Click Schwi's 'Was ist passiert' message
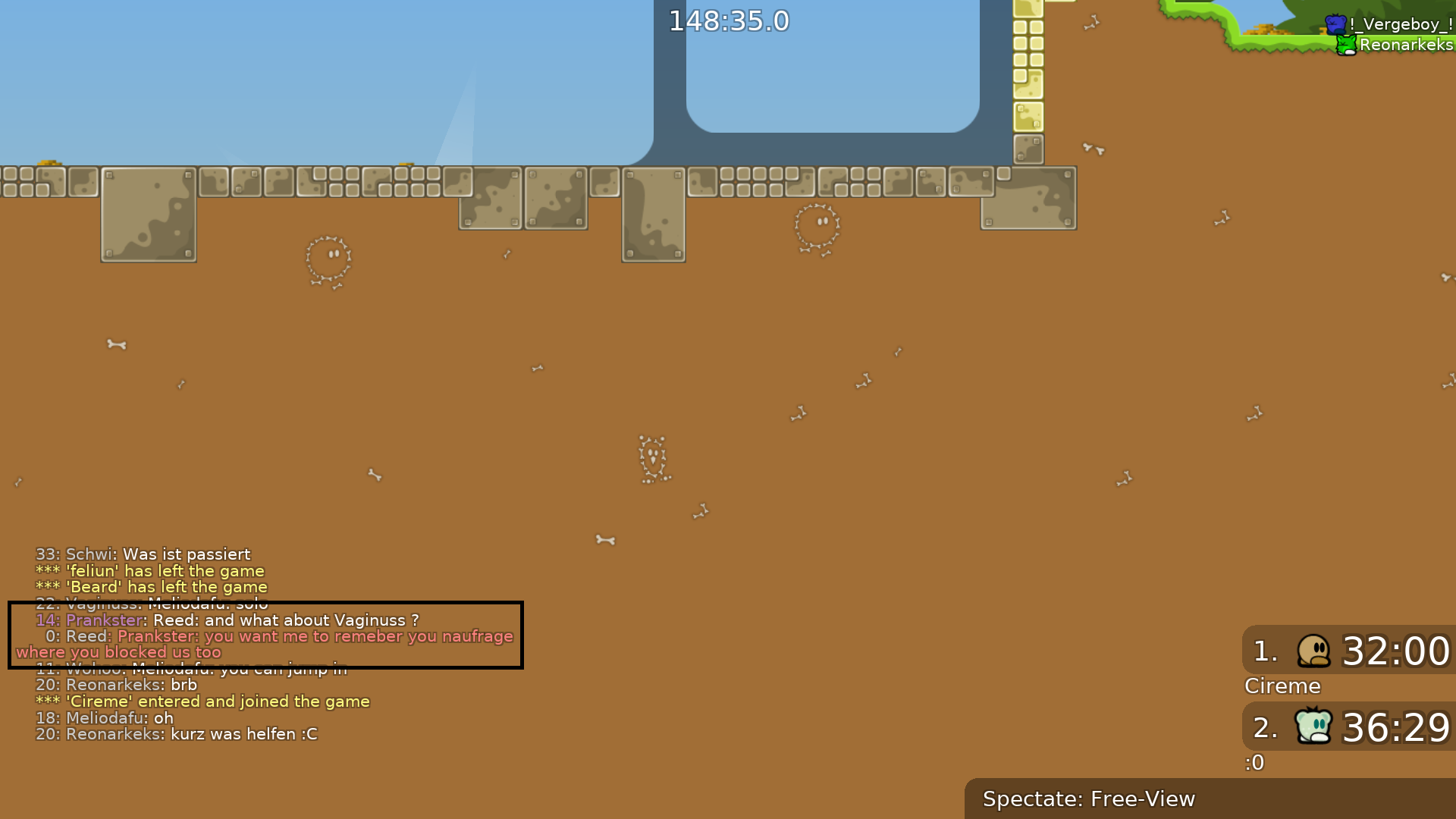This screenshot has height=819, width=1456. pyautogui.click(x=142, y=554)
